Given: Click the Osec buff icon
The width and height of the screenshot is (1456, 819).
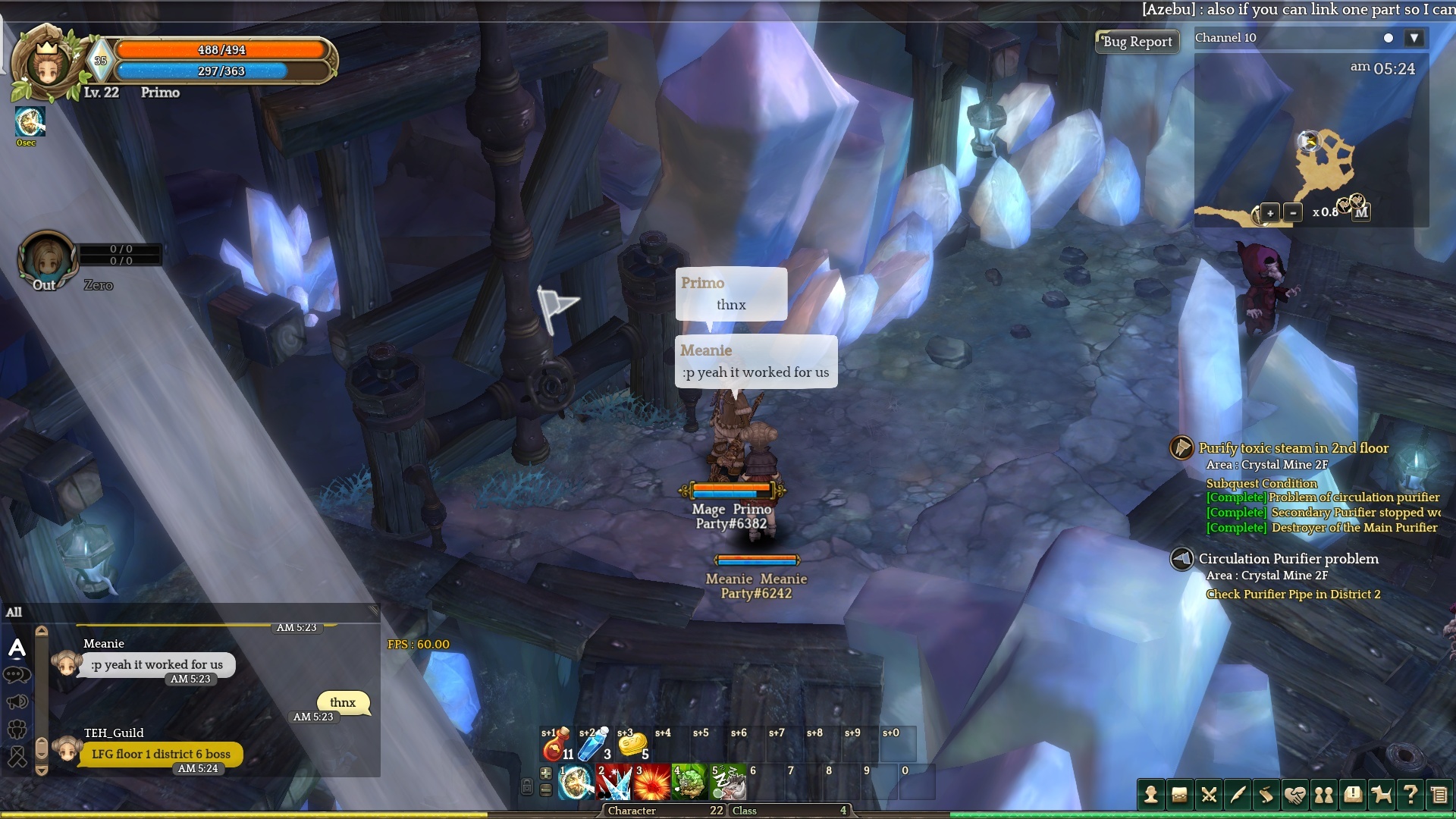Looking at the screenshot, I should [x=30, y=122].
